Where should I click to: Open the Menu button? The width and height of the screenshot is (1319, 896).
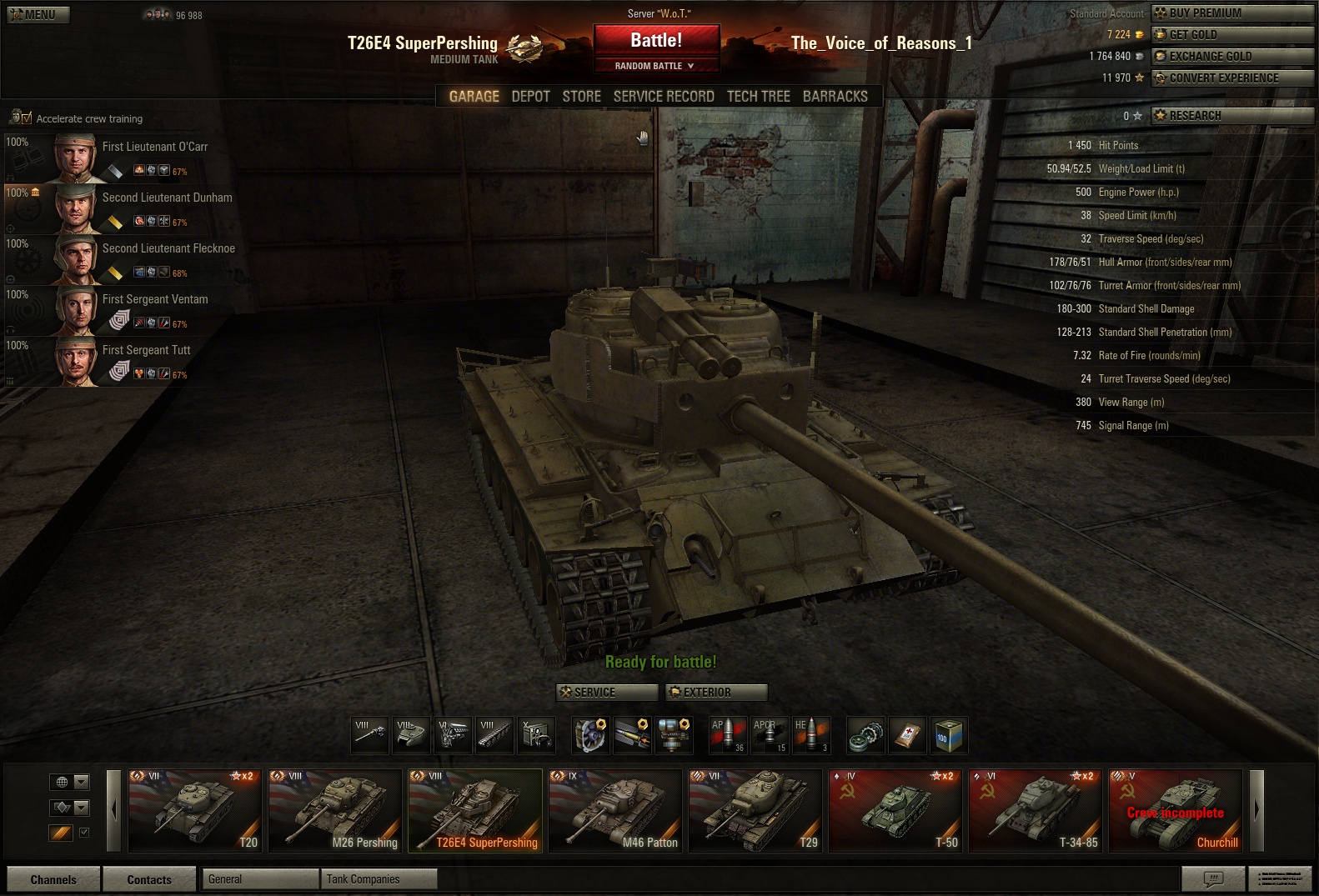coord(38,14)
